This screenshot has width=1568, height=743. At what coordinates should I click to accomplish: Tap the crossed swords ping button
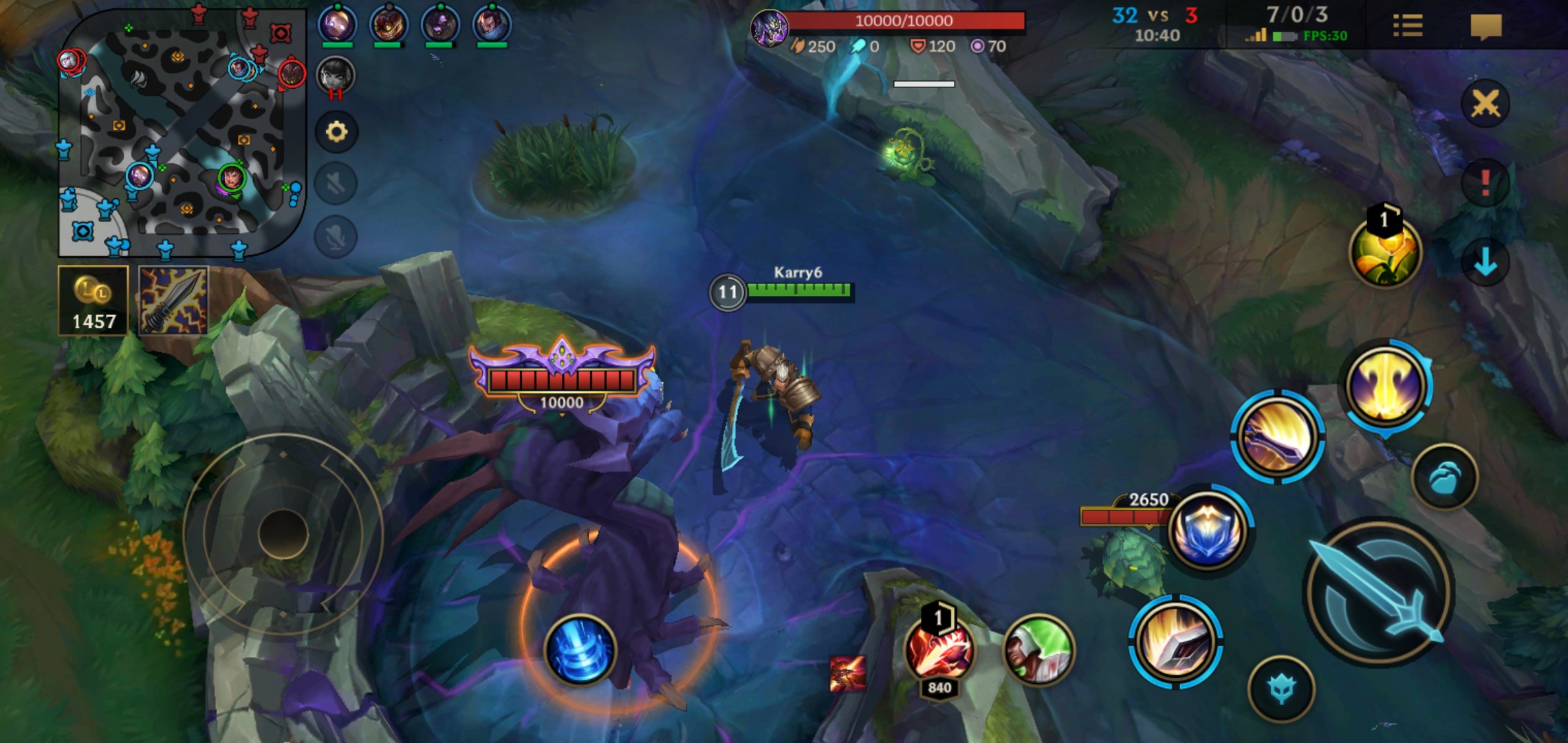(x=1485, y=105)
